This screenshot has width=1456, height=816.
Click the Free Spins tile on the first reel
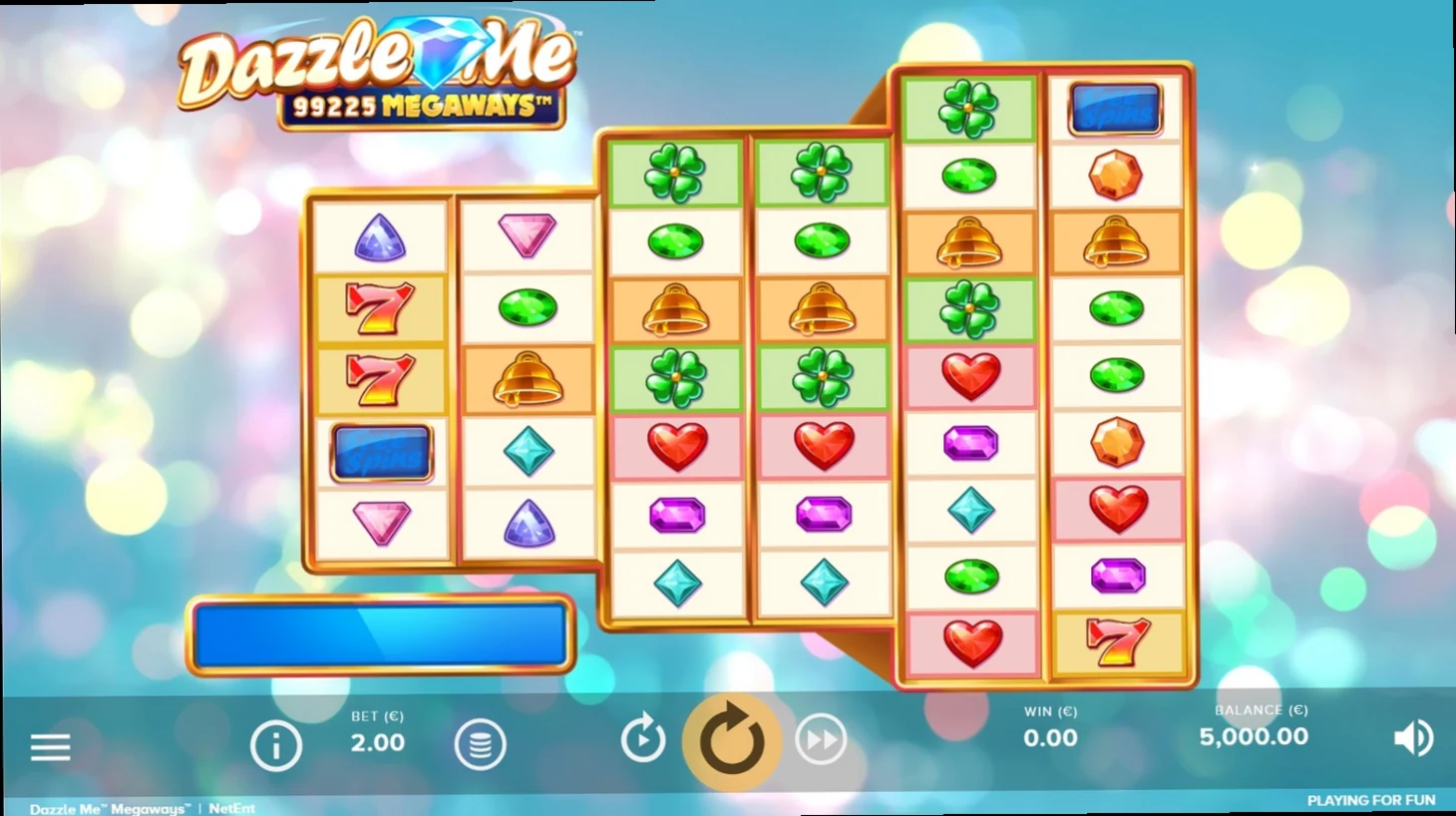[381, 452]
